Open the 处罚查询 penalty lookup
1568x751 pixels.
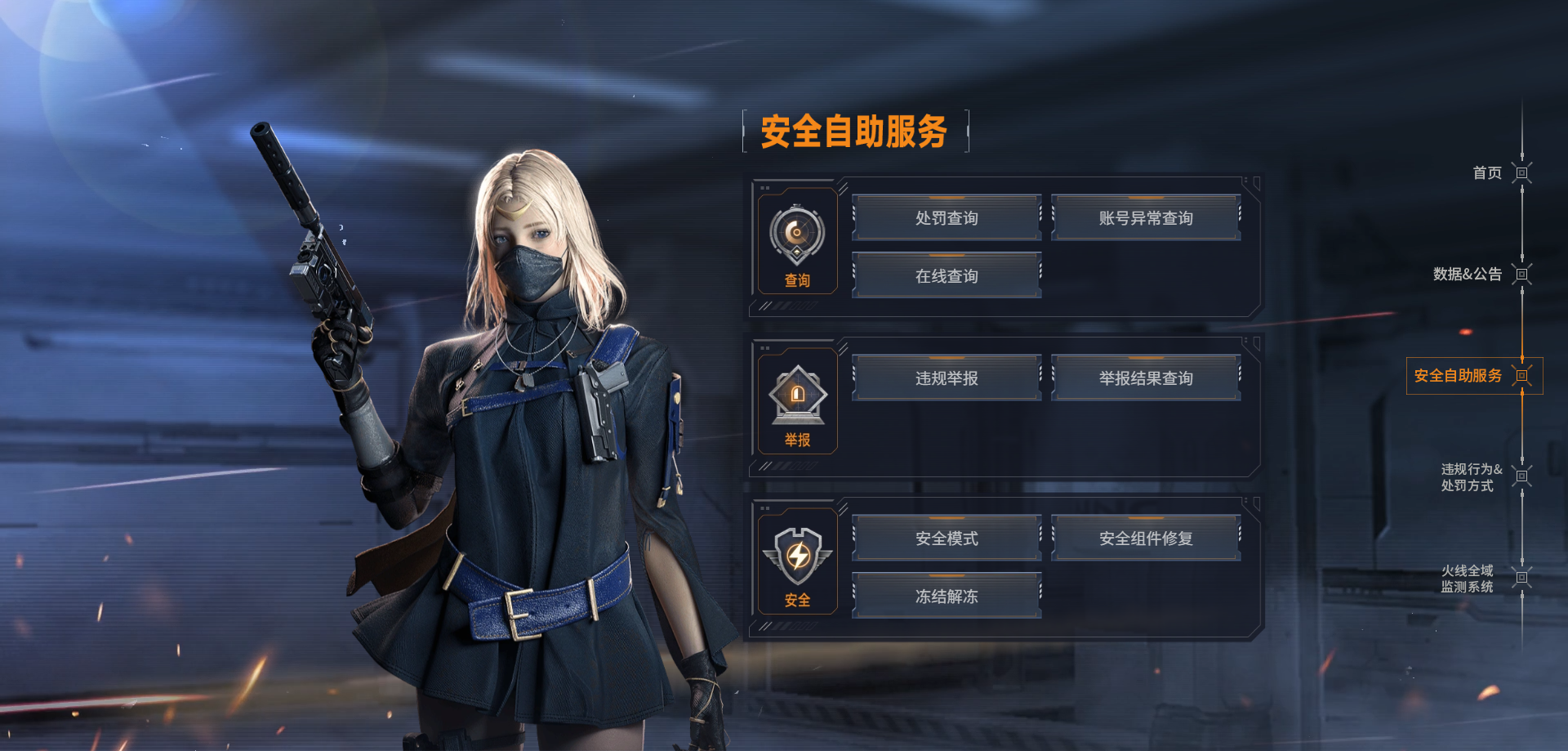pyautogui.click(x=947, y=218)
